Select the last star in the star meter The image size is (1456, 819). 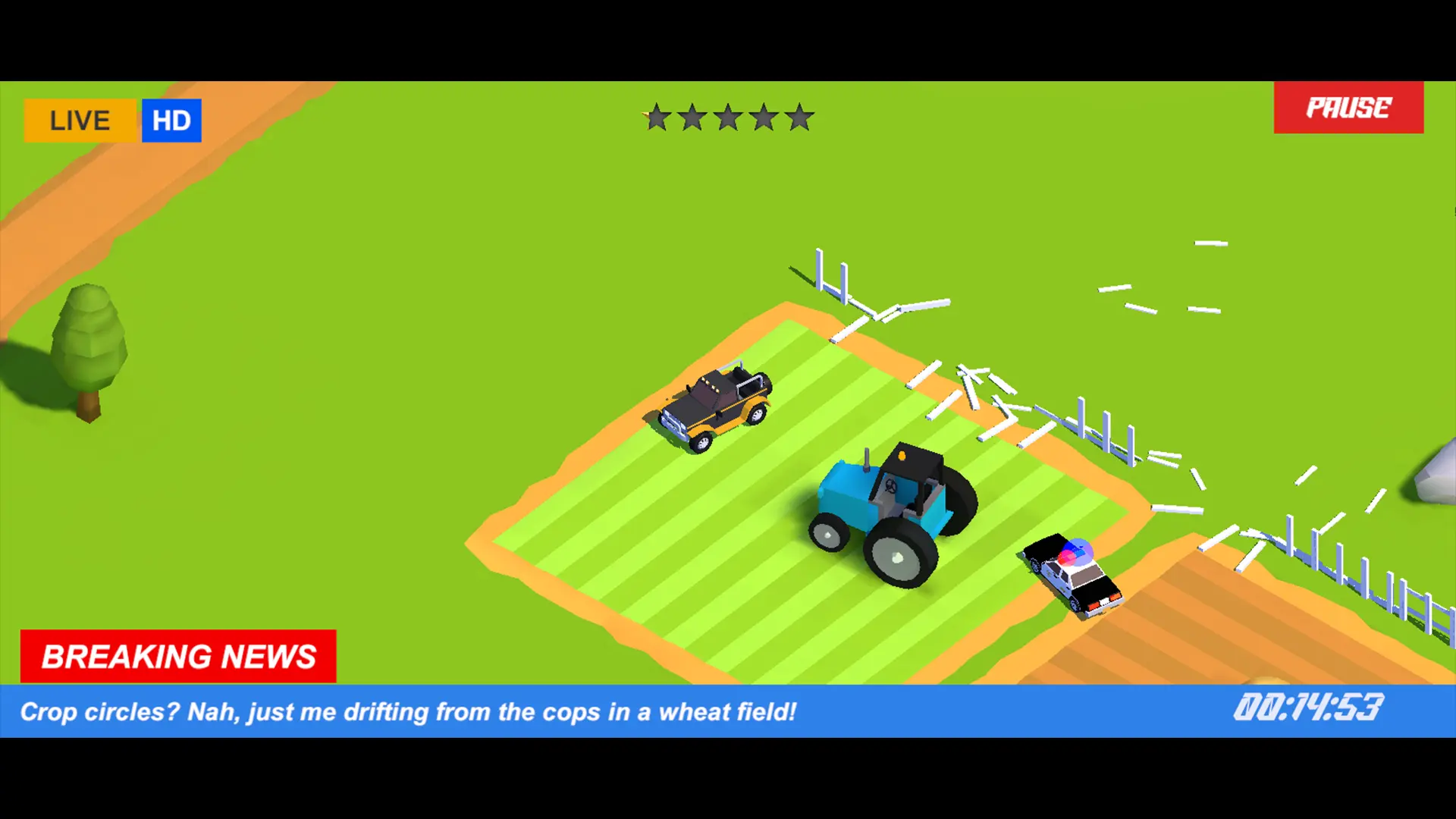click(801, 118)
